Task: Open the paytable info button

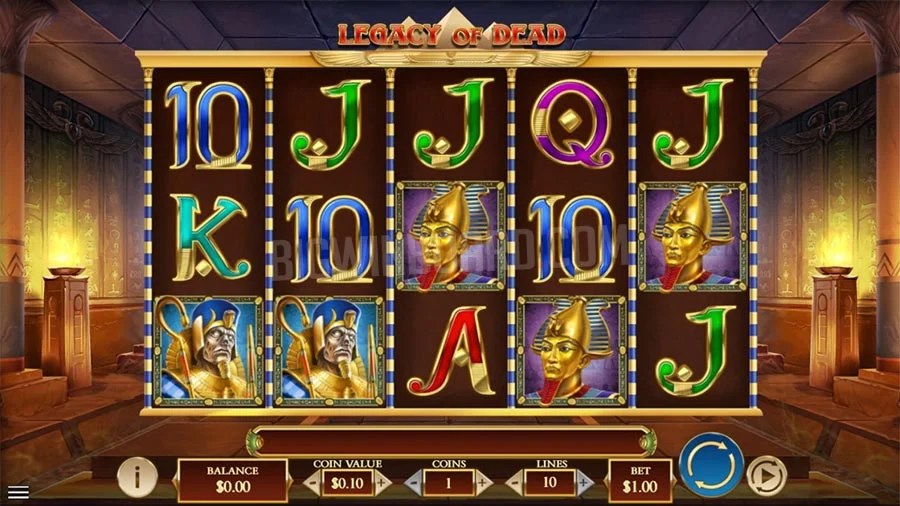Action: (137, 478)
